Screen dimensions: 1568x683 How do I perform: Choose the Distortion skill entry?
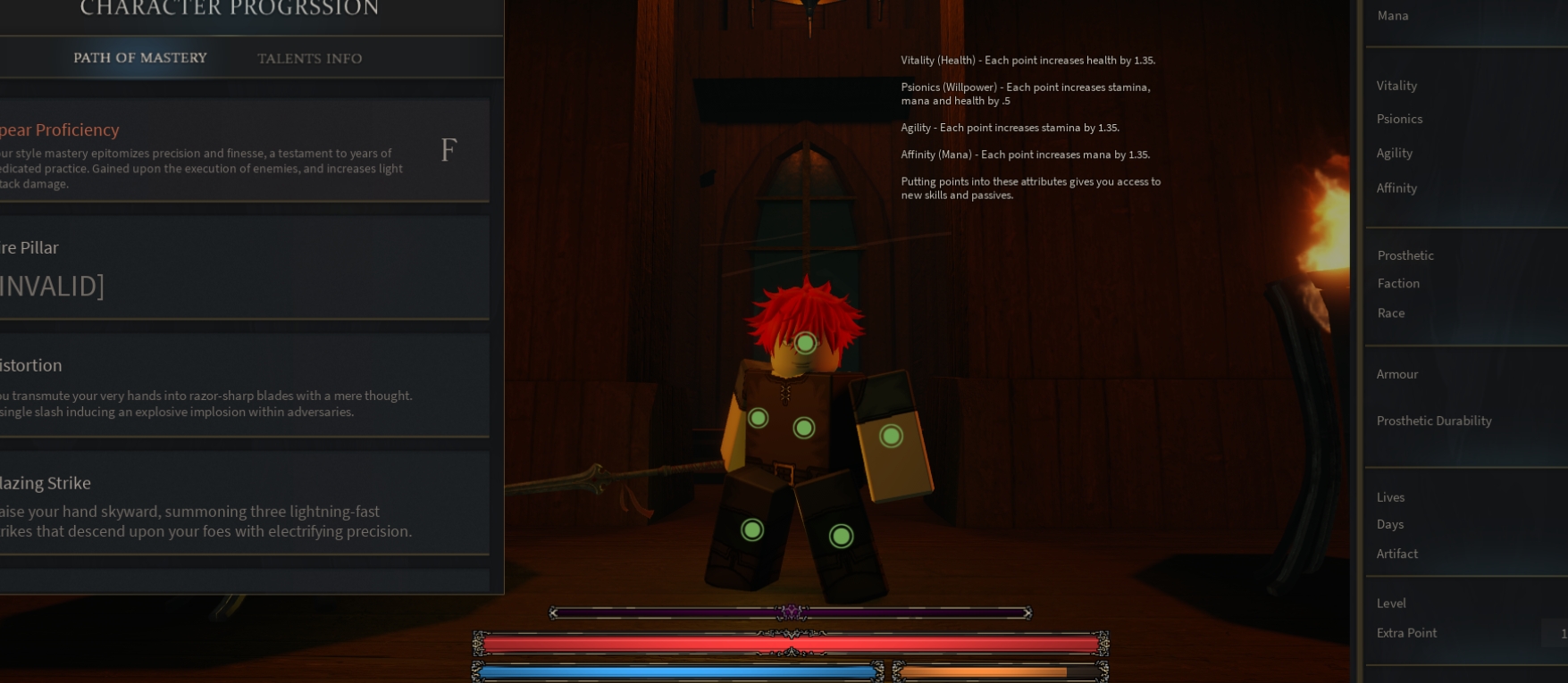[243, 386]
